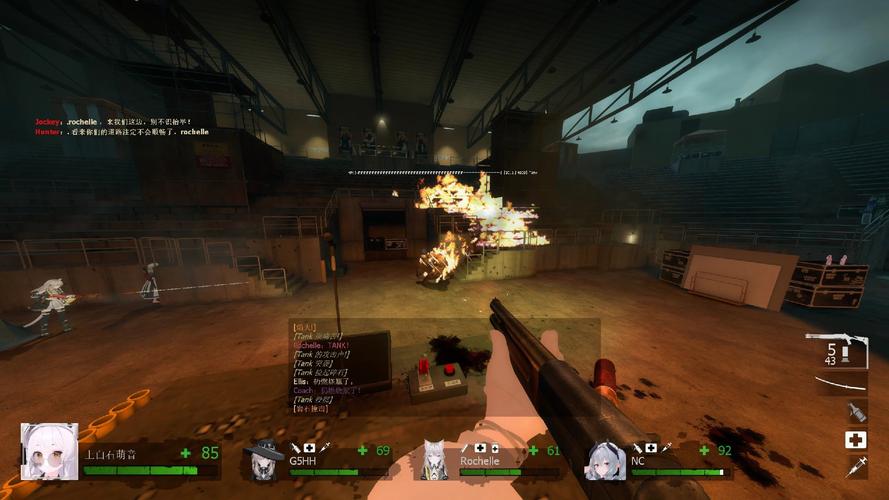The image size is (889, 500).
Task: Equip the molotov bottle slot
Action: point(856,411)
